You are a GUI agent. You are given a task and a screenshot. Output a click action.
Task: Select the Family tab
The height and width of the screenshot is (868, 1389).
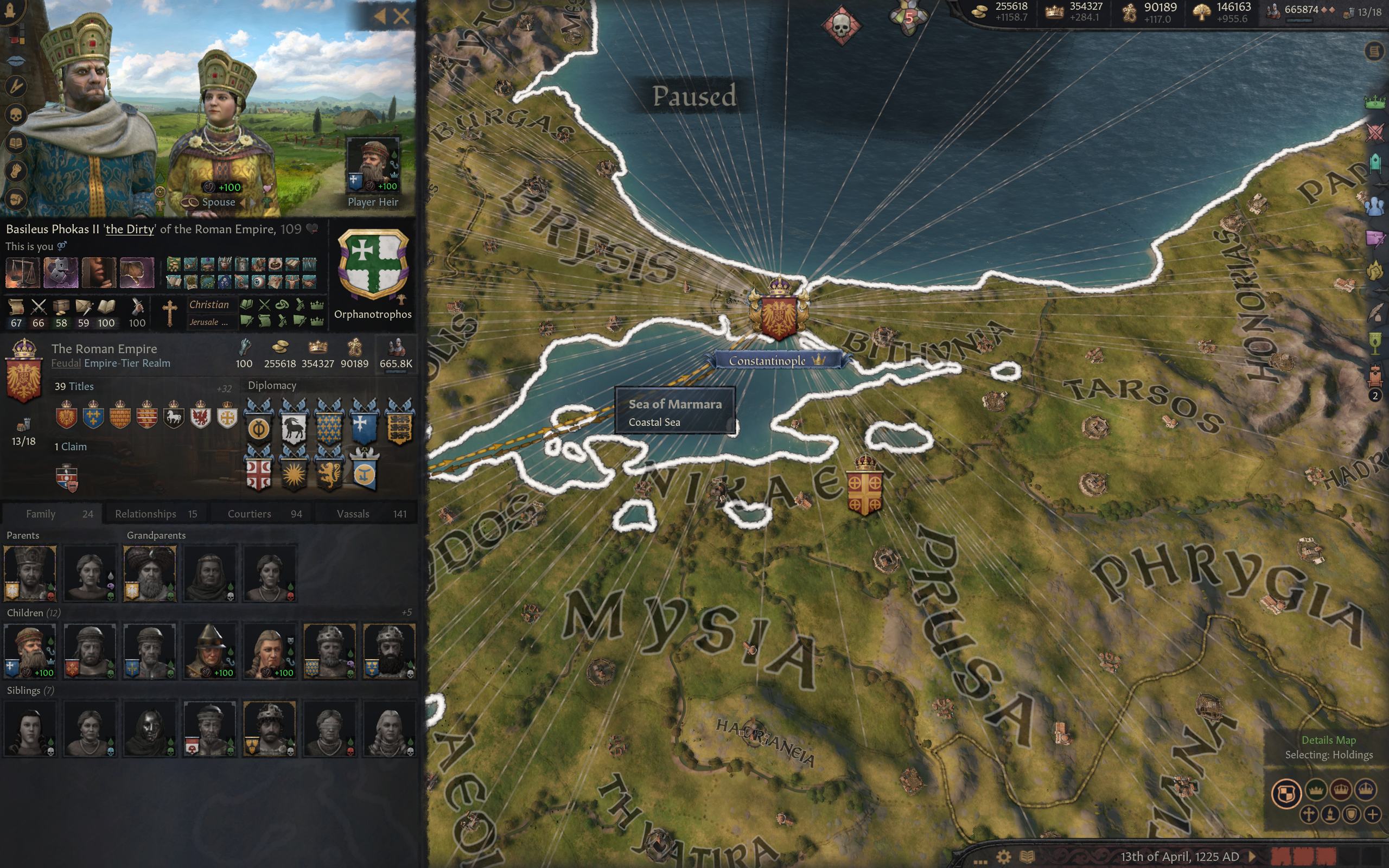52,514
